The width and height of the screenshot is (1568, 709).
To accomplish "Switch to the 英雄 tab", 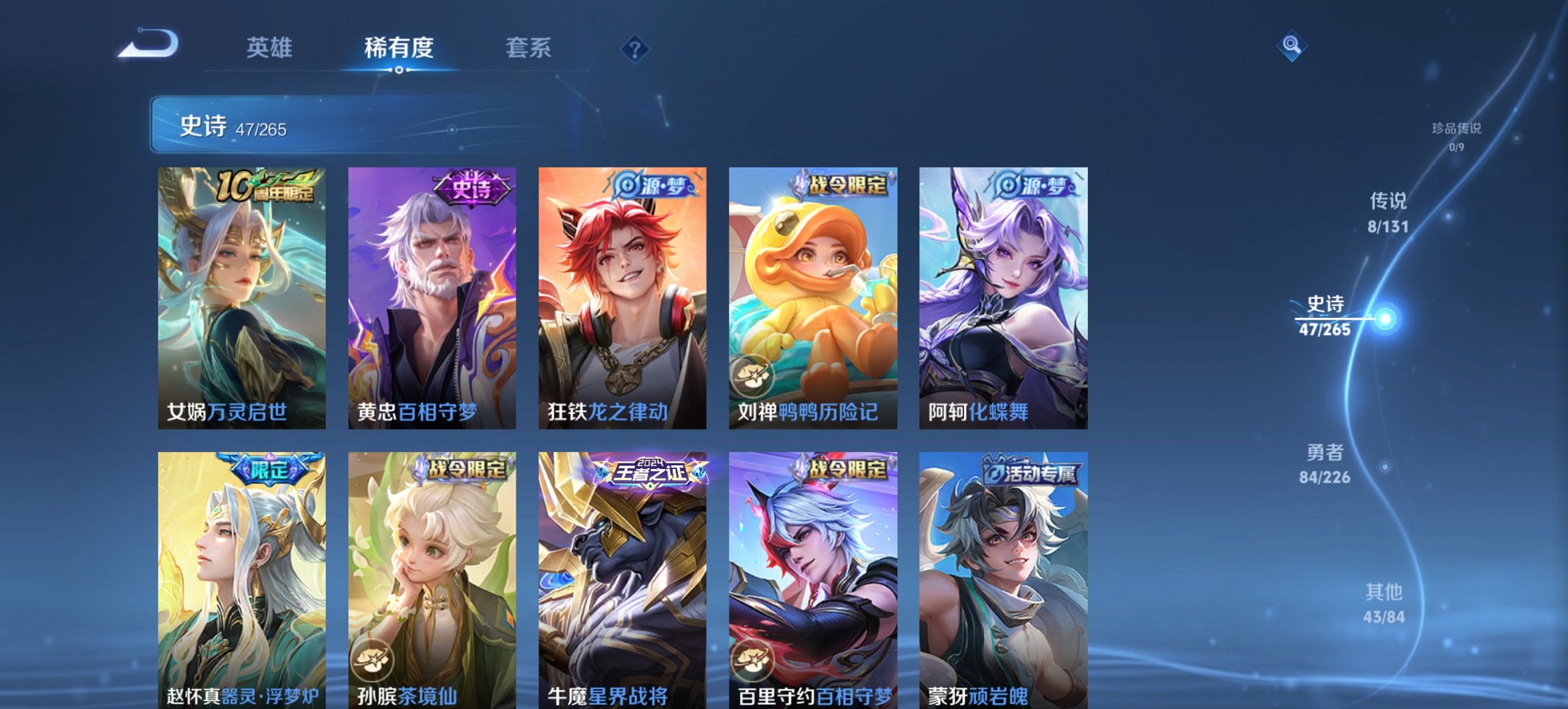I will pos(271,48).
